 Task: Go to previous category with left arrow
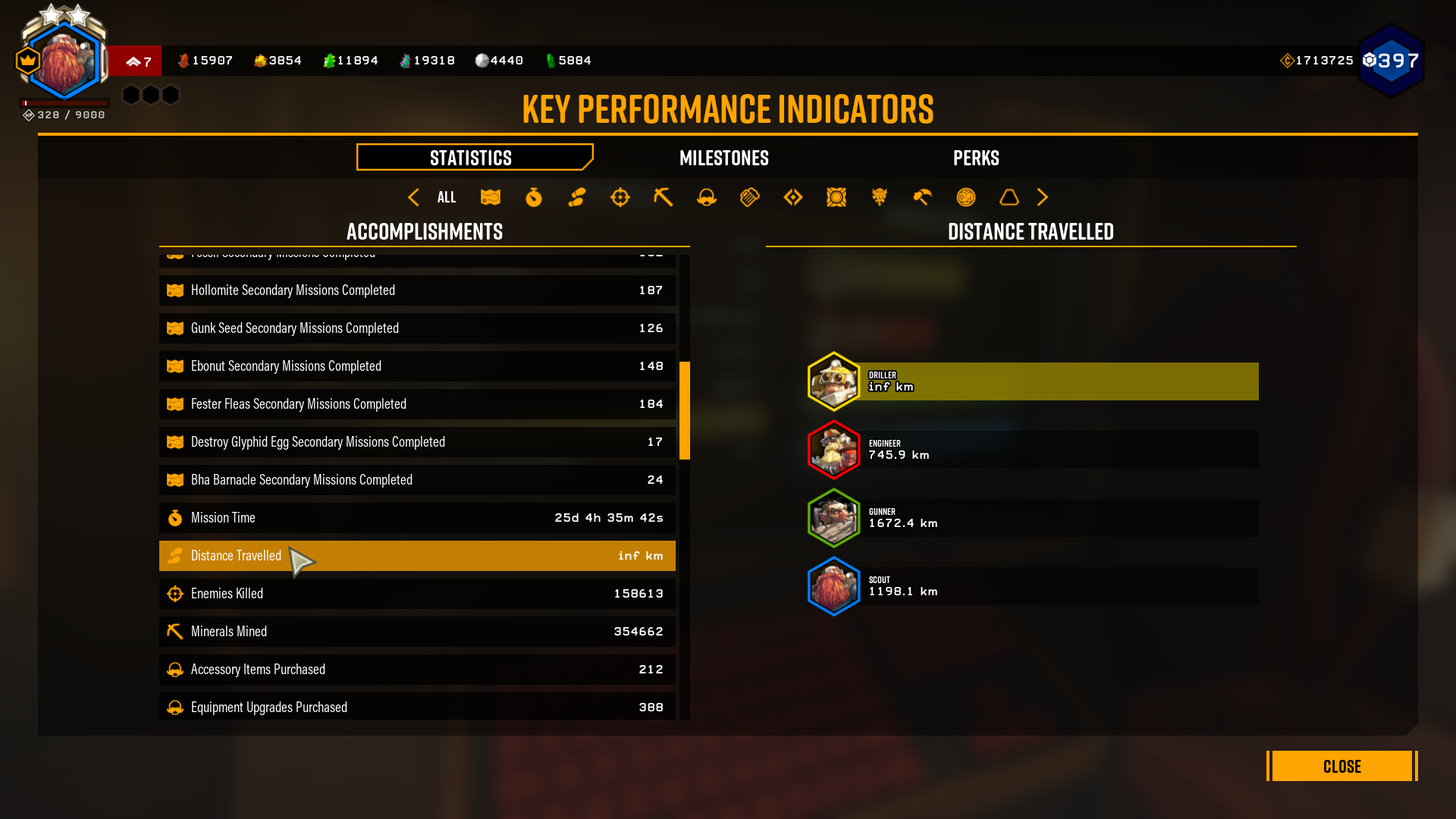click(x=413, y=197)
